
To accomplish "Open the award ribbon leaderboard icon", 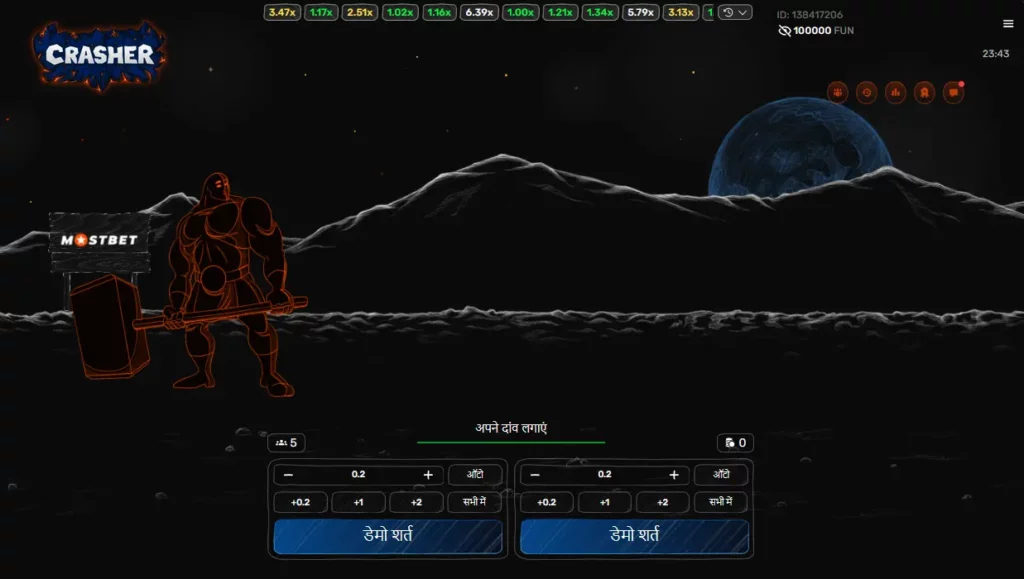I will click(x=924, y=92).
